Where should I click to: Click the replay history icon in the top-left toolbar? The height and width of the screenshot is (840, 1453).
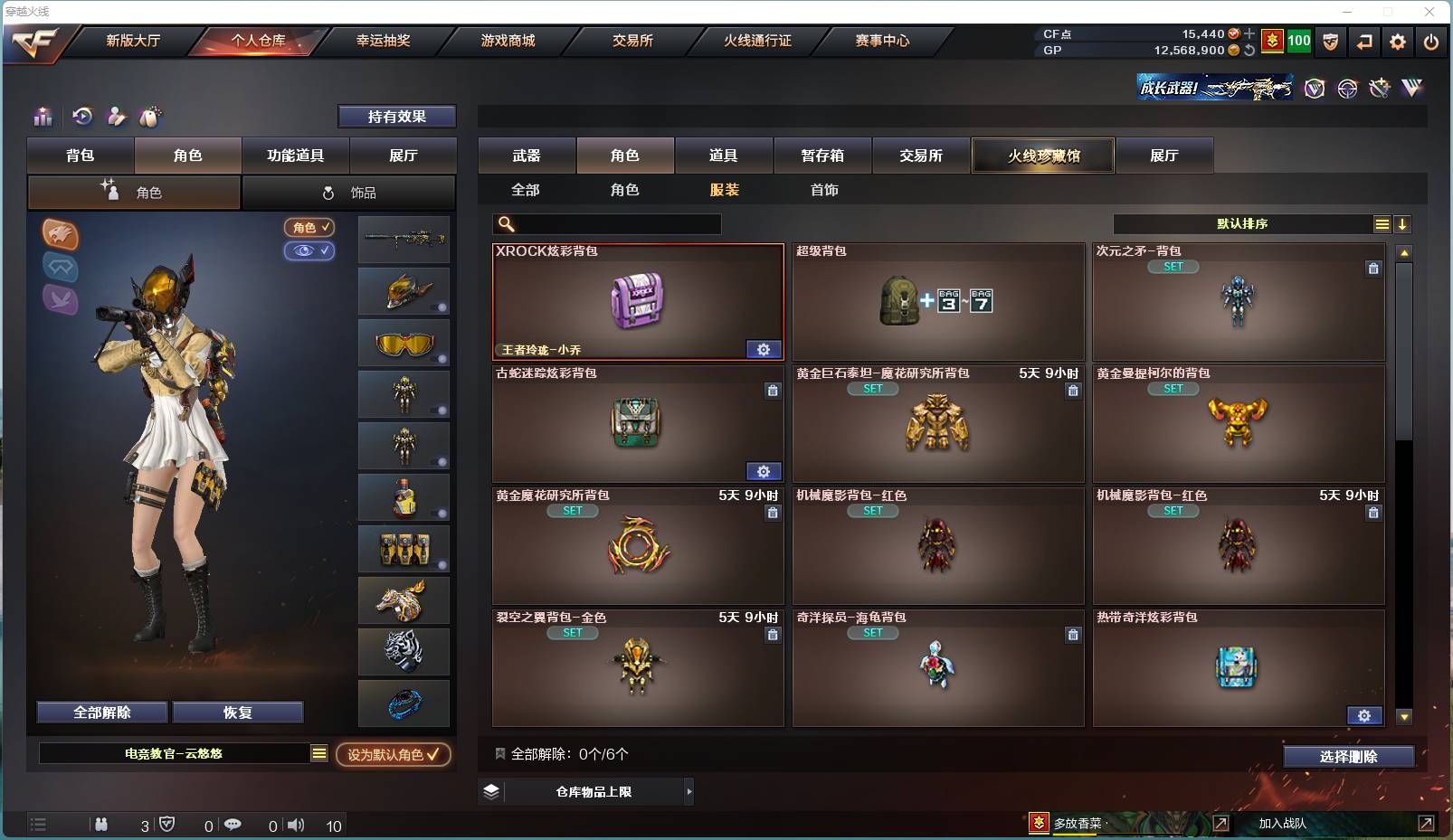(x=82, y=116)
